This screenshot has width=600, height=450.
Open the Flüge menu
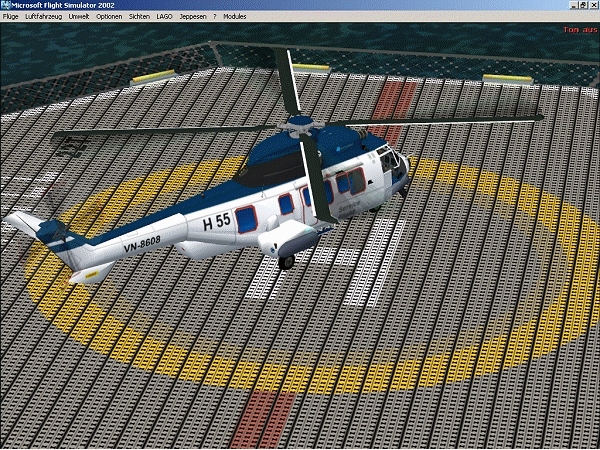tap(11, 18)
